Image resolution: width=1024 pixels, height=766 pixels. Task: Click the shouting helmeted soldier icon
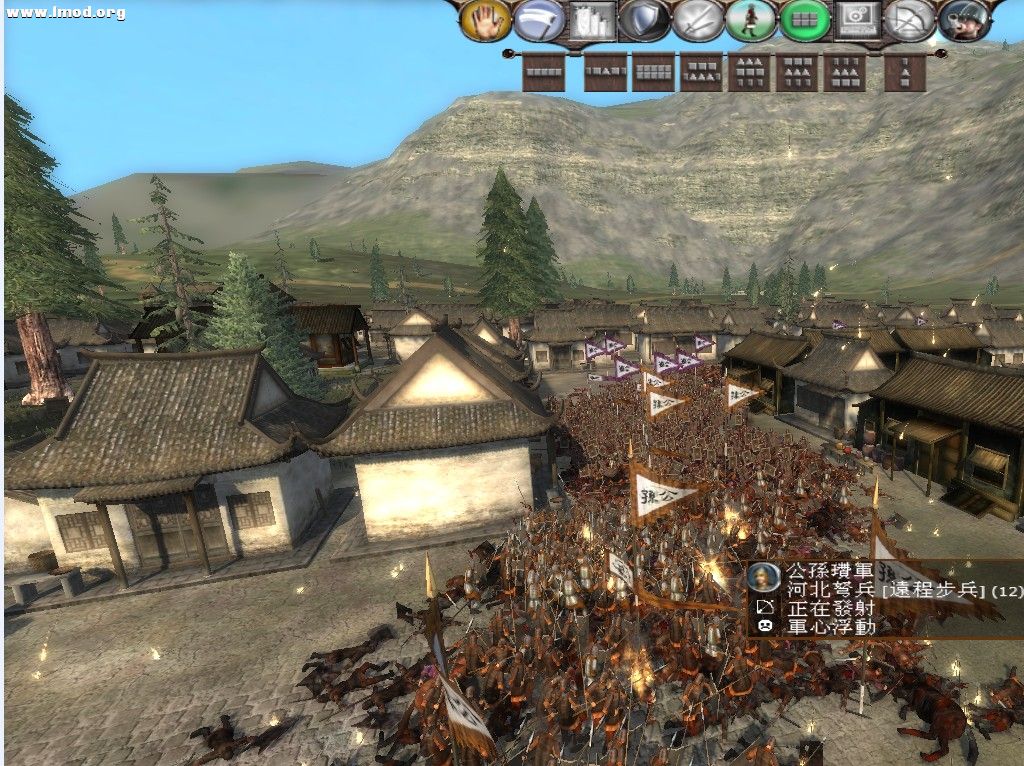pos(963,21)
